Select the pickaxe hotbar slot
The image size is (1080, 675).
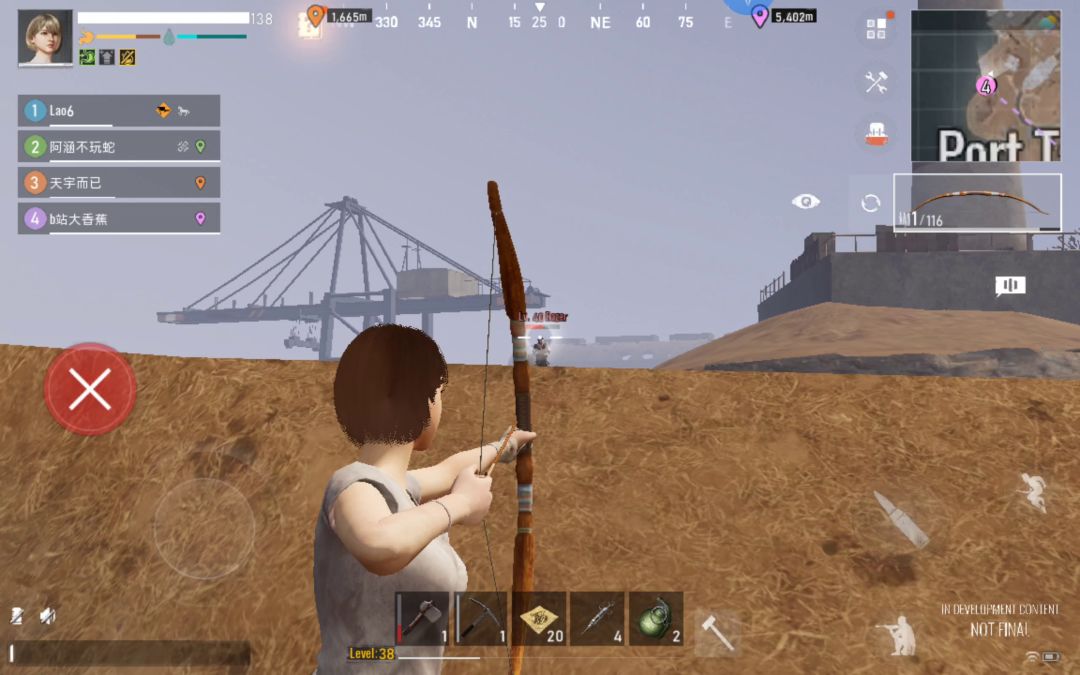point(481,618)
